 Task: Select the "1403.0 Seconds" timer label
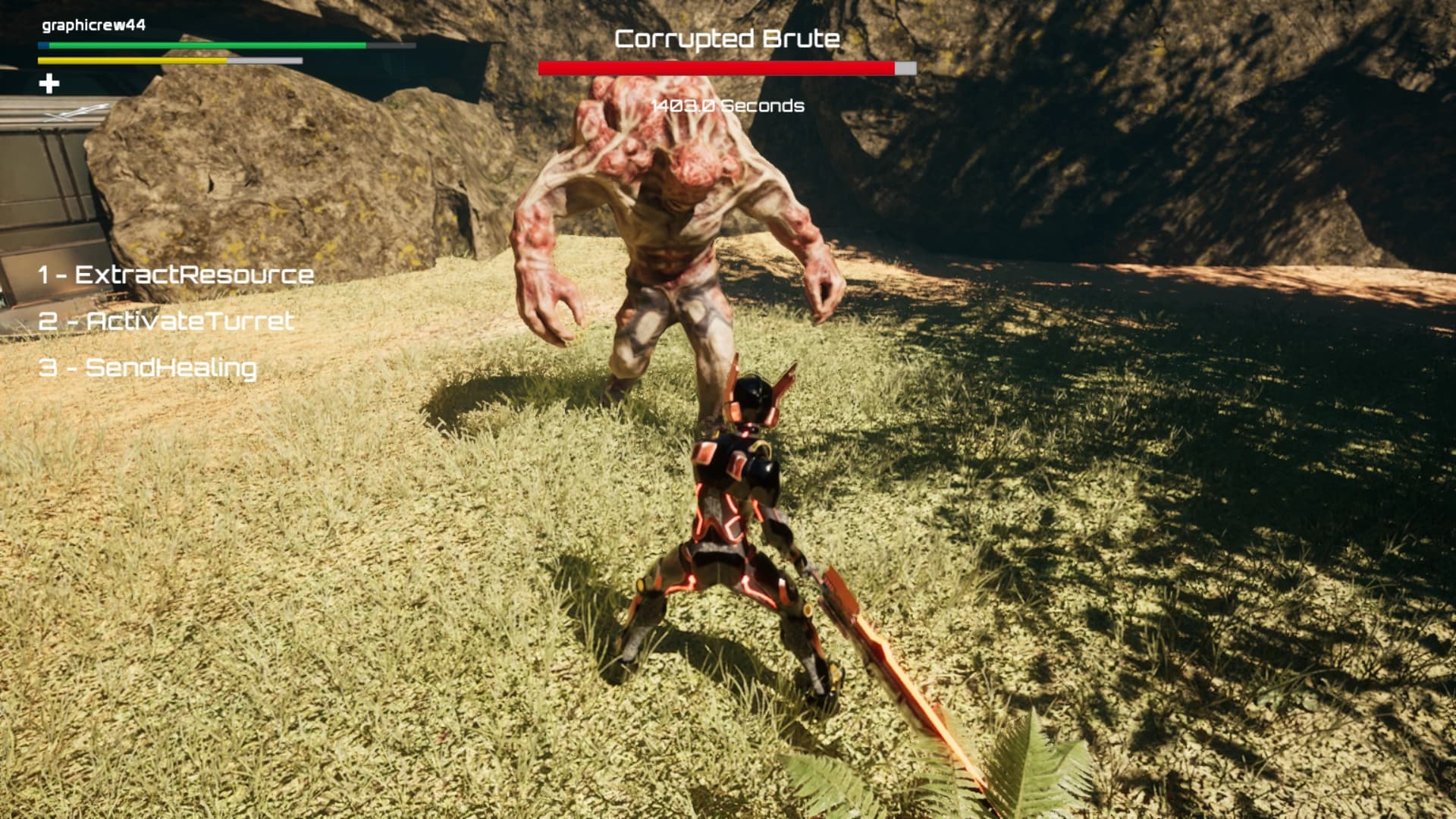click(x=725, y=107)
